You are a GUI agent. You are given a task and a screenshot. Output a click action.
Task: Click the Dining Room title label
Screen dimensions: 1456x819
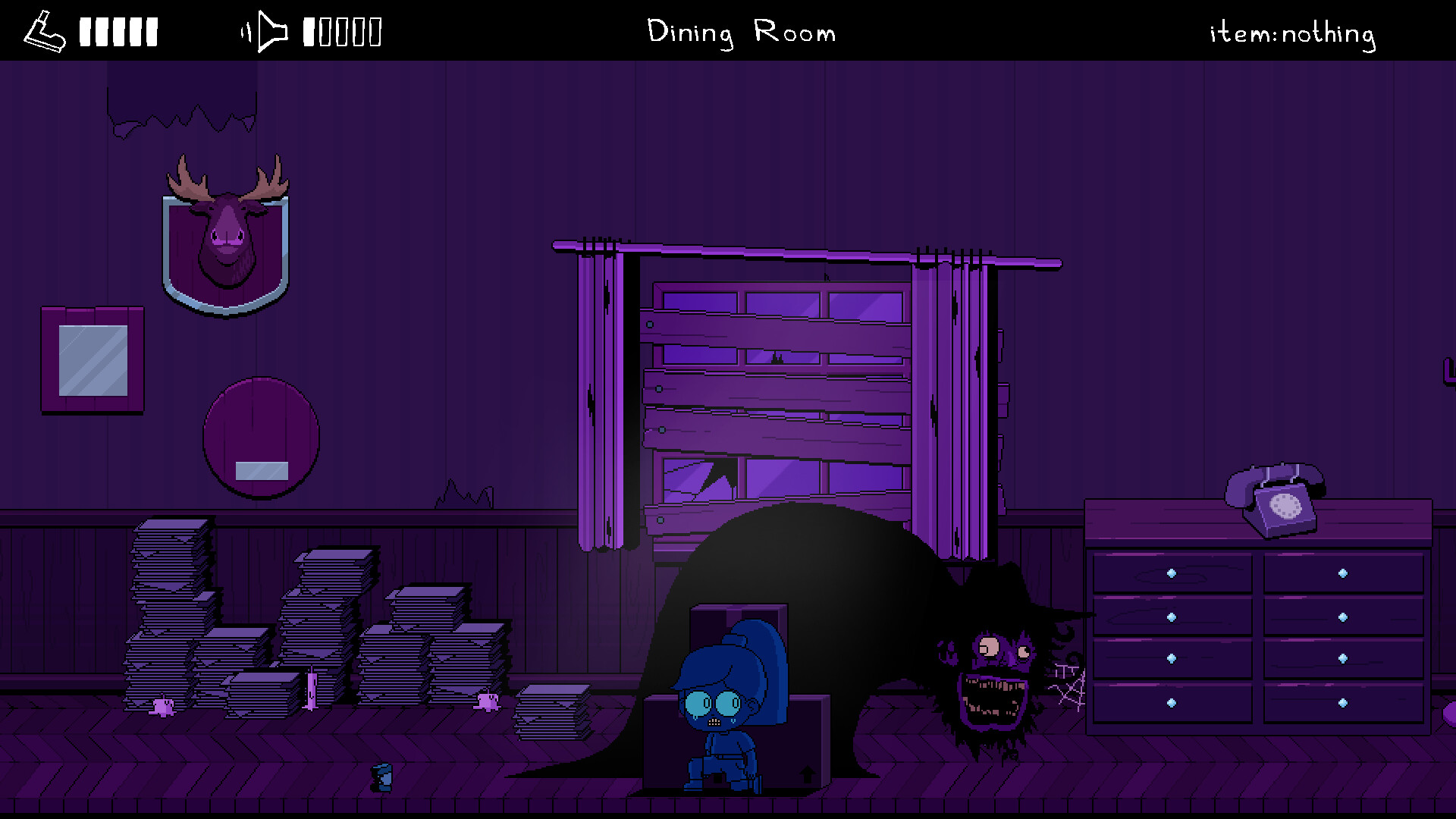point(741,32)
